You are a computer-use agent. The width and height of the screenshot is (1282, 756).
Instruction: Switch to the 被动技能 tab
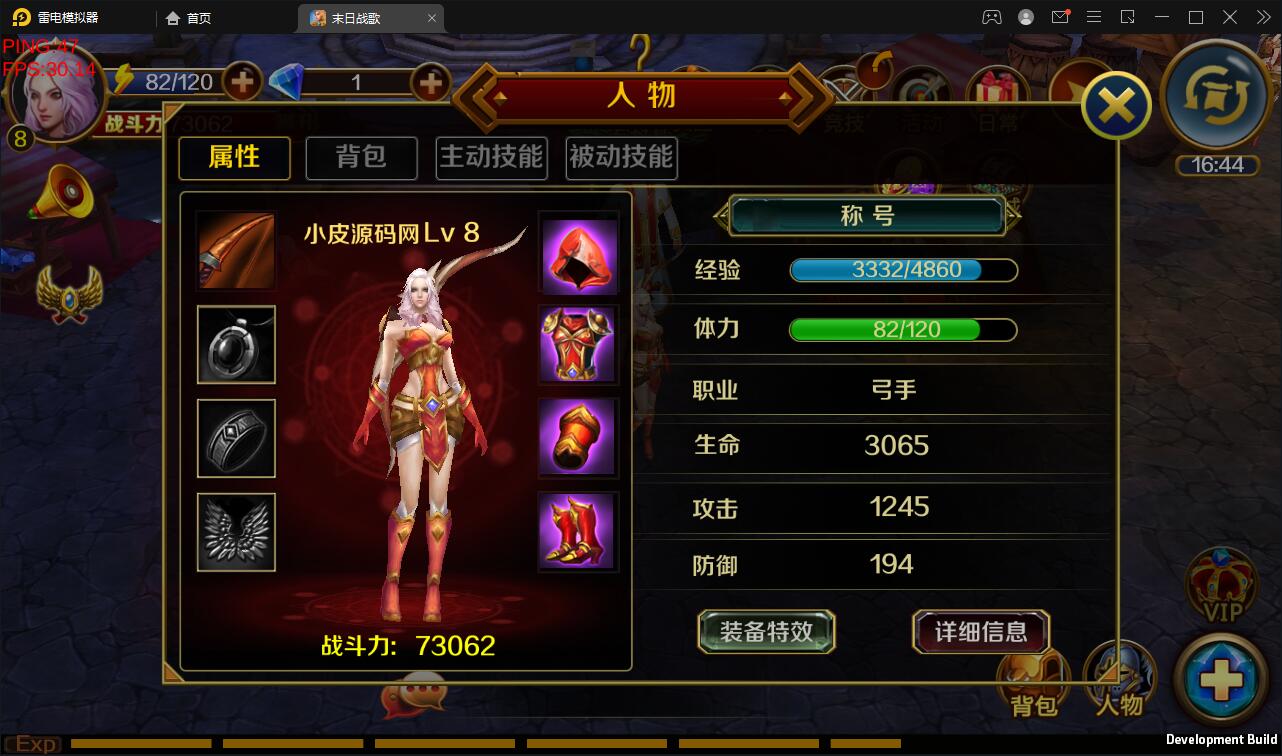pos(620,157)
